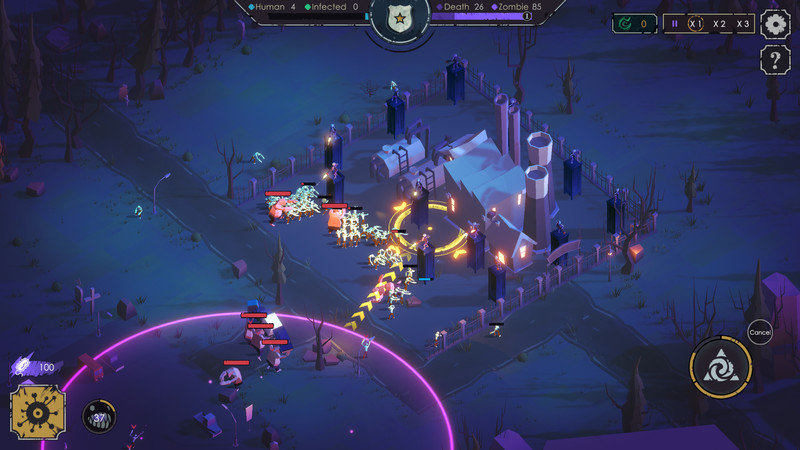Open the question mark help button
Screen dimensions: 800x450
(x=776, y=60)
